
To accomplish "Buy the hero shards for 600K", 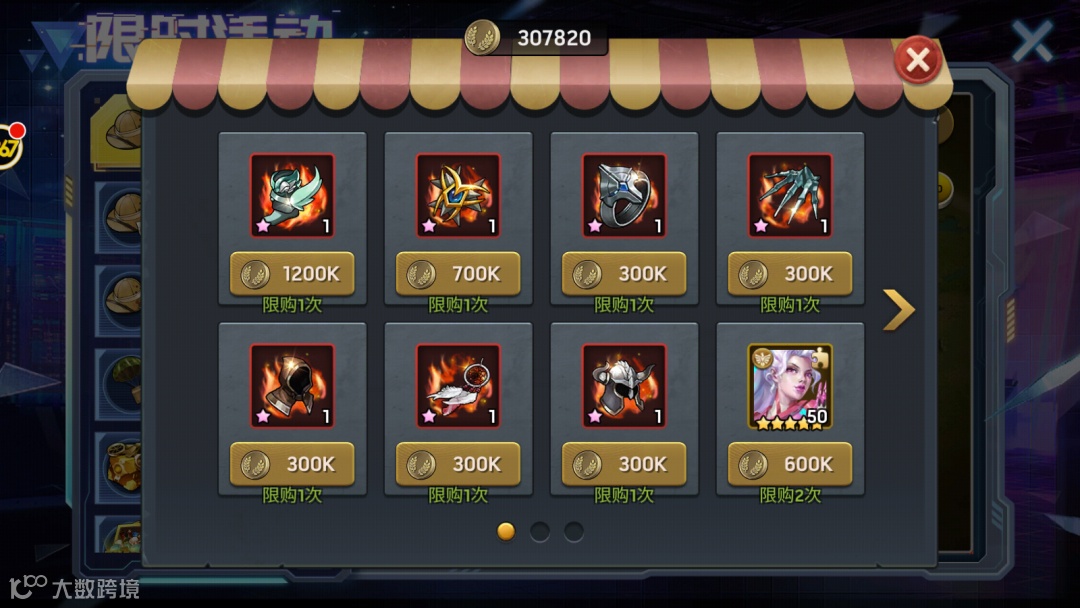I will (790, 464).
